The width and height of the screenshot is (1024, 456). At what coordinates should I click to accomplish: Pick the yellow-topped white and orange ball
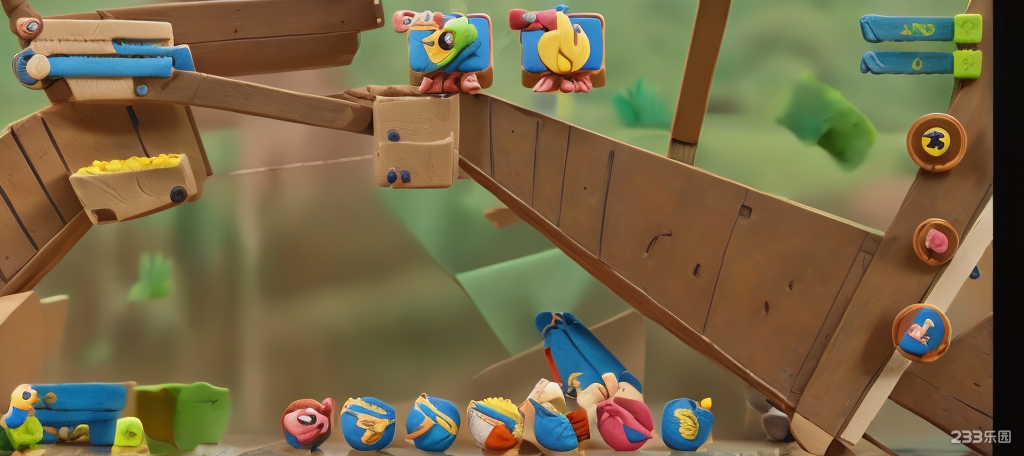pos(495,423)
